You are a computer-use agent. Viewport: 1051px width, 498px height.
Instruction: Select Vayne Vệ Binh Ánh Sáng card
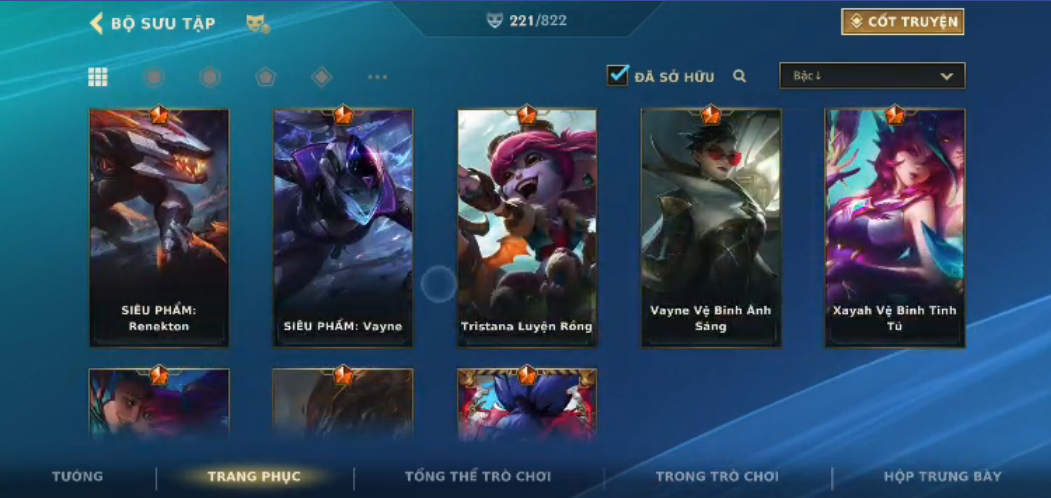click(x=711, y=228)
